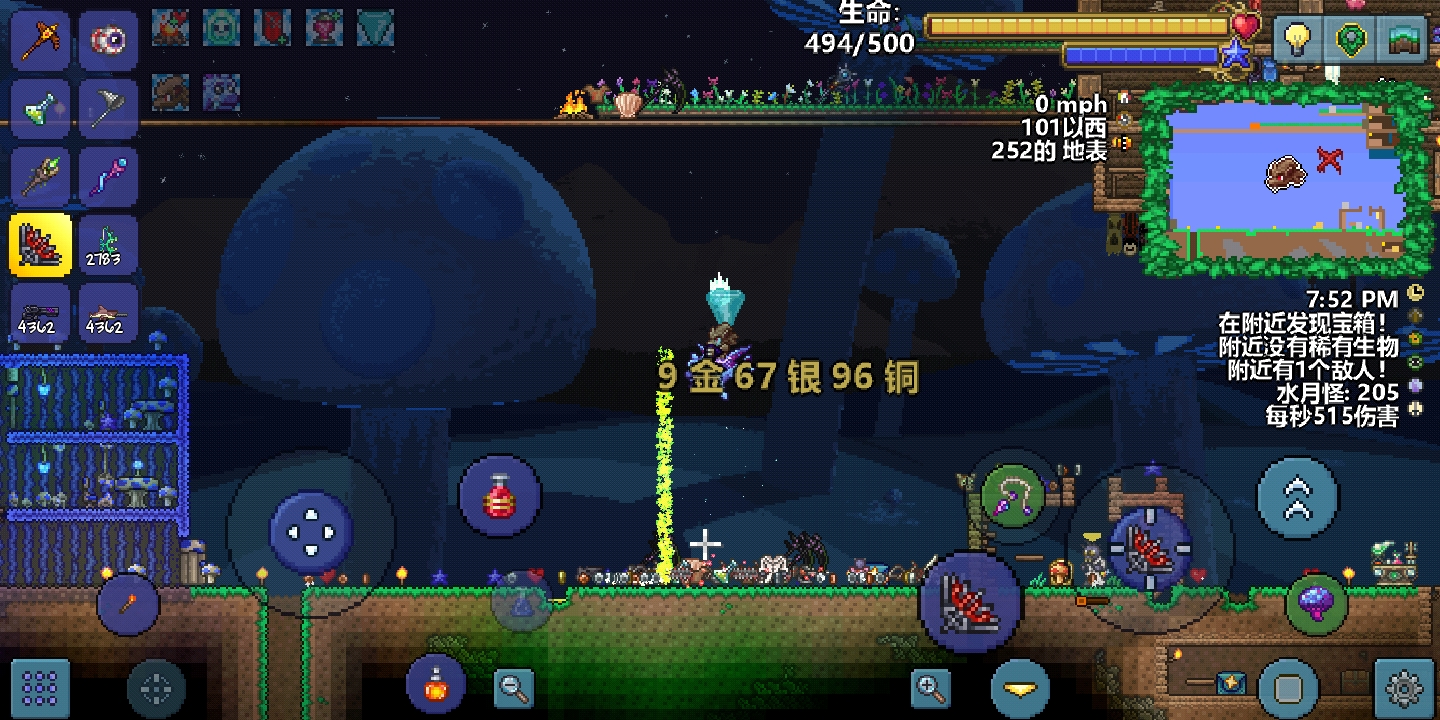Activate the purple mushroom mount button
This screenshot has width=1440, height=720.
(x=1316, y=604)
